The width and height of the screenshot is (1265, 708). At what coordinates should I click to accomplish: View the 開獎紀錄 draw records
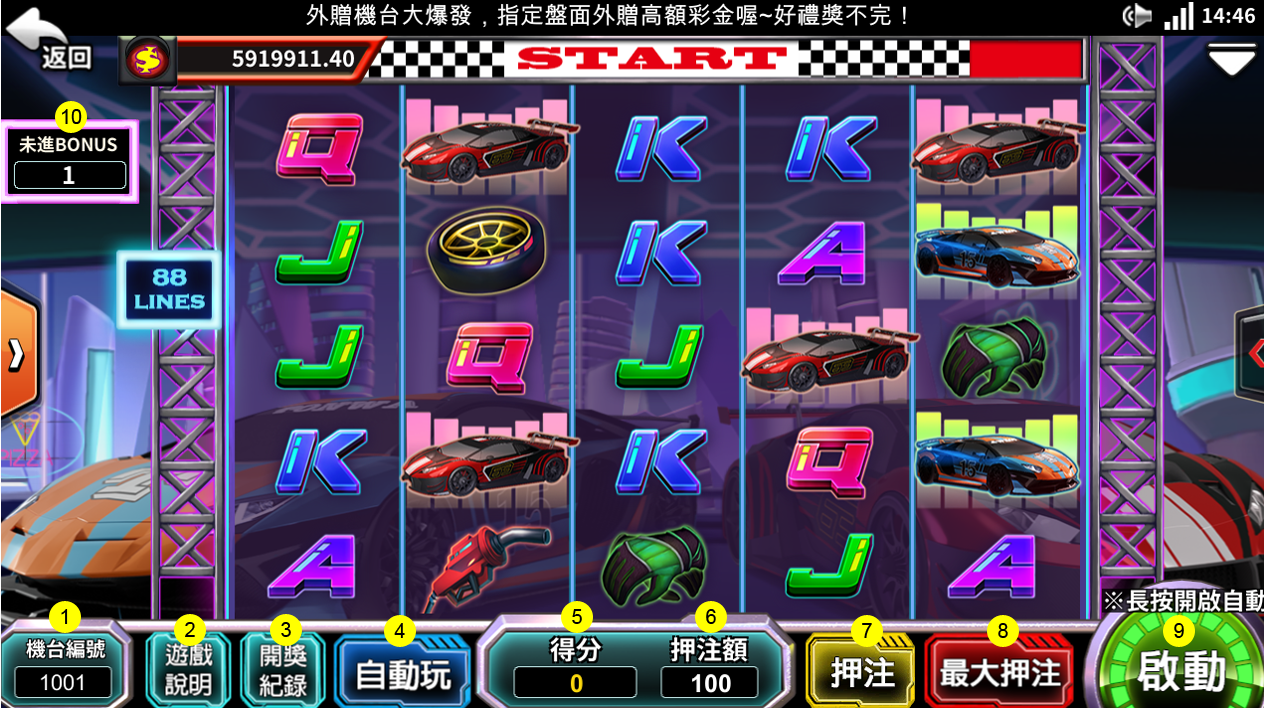[284, 669]
